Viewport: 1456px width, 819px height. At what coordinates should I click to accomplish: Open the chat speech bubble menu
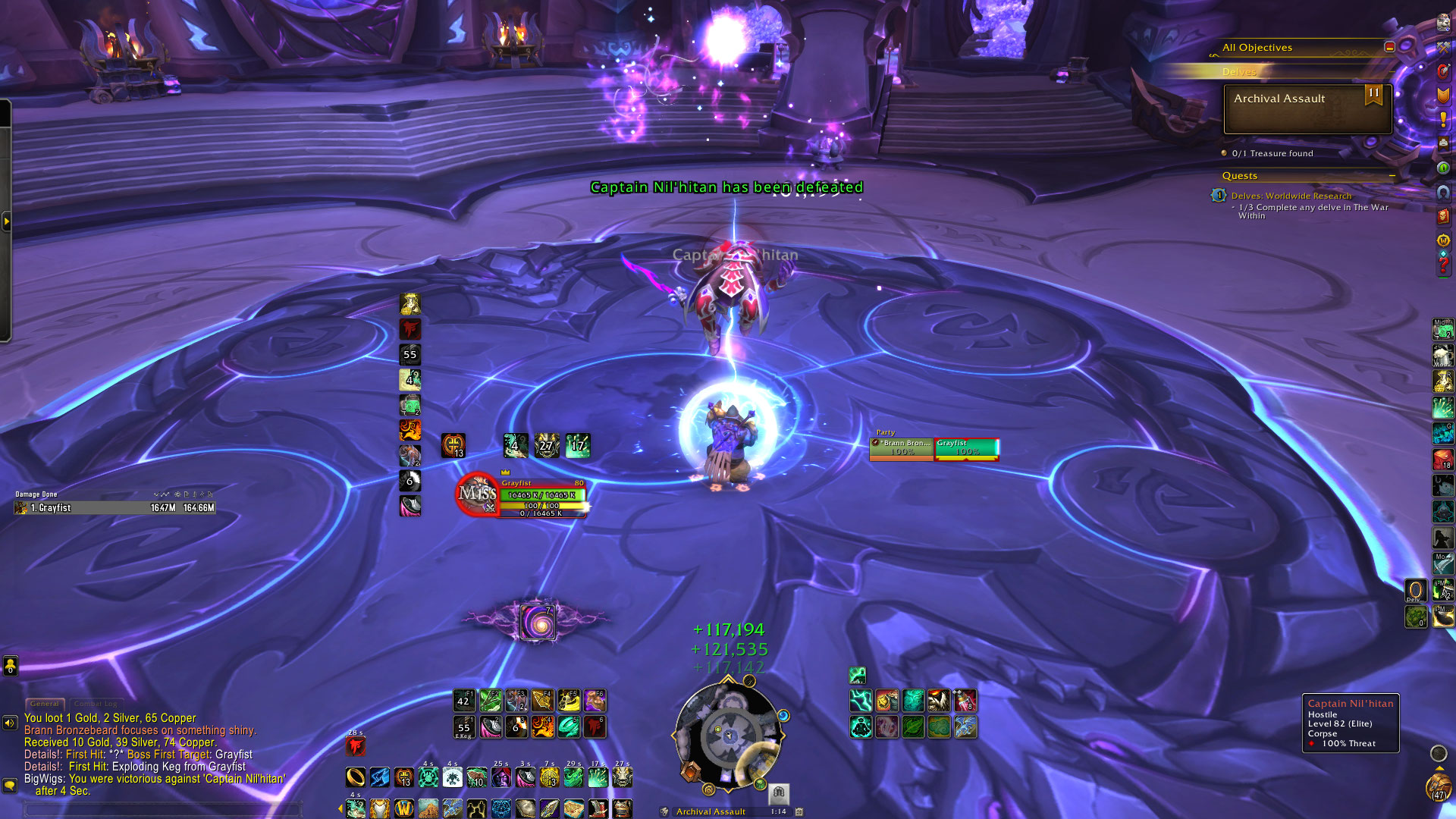(x=10, y=785)
